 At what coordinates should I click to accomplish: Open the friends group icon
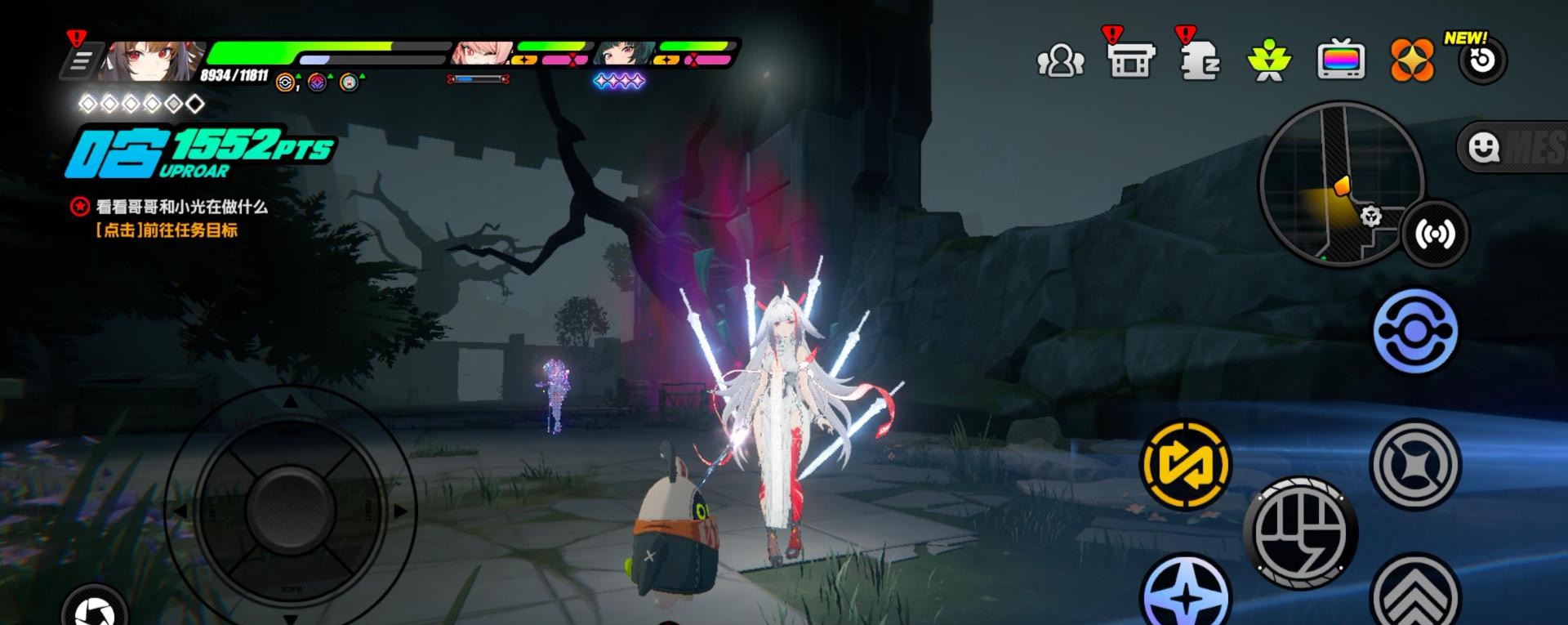(1059, 61)
